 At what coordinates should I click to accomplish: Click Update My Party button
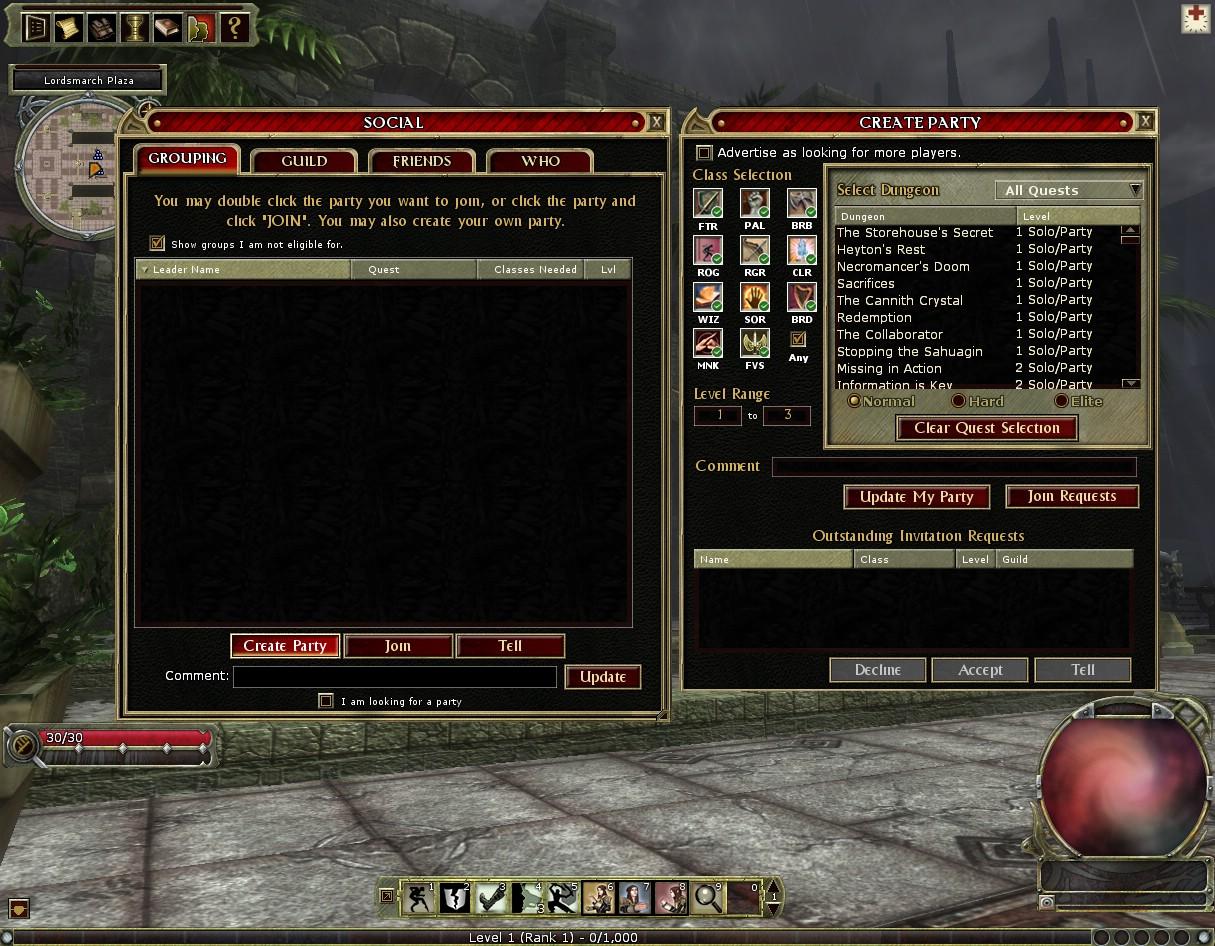tap(917, 497)
